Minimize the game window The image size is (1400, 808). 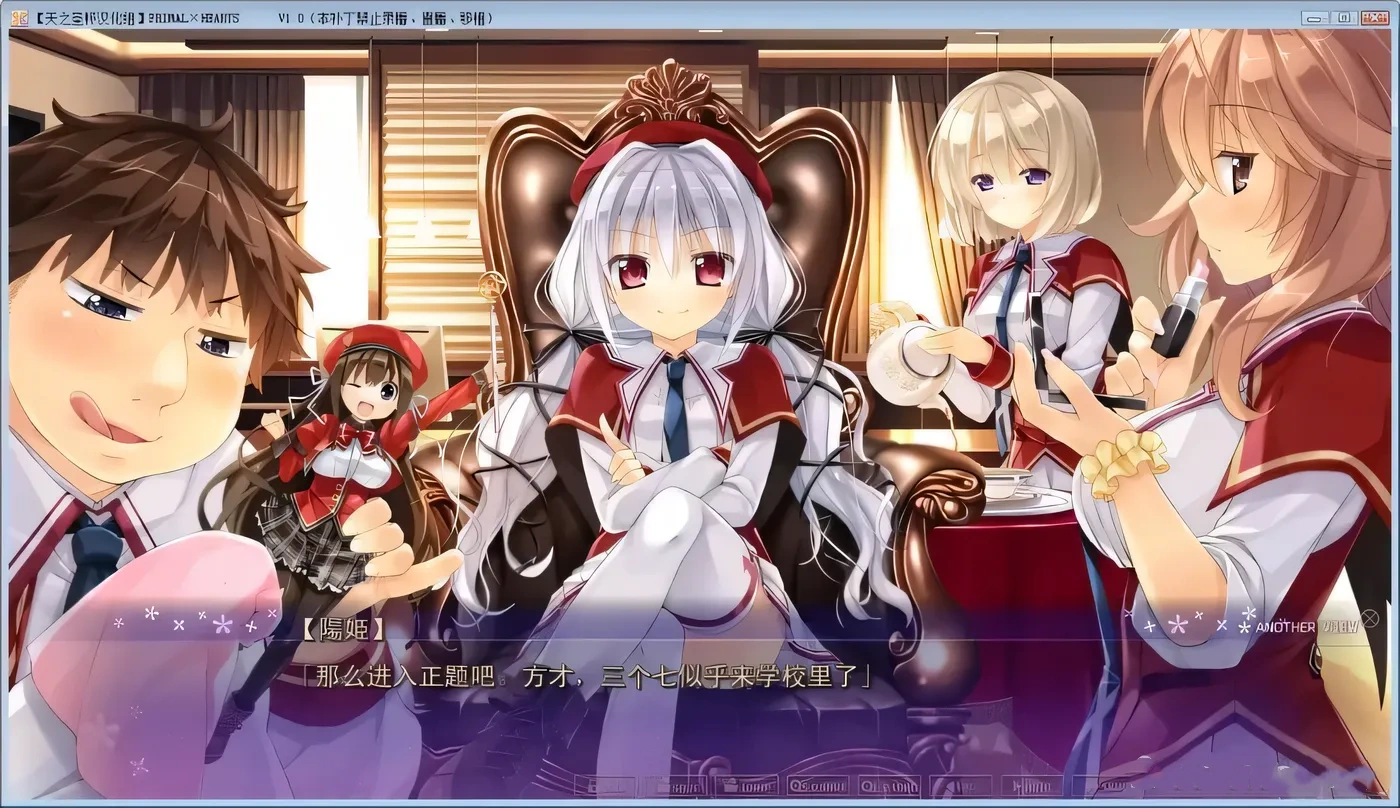pos(1312,16)
